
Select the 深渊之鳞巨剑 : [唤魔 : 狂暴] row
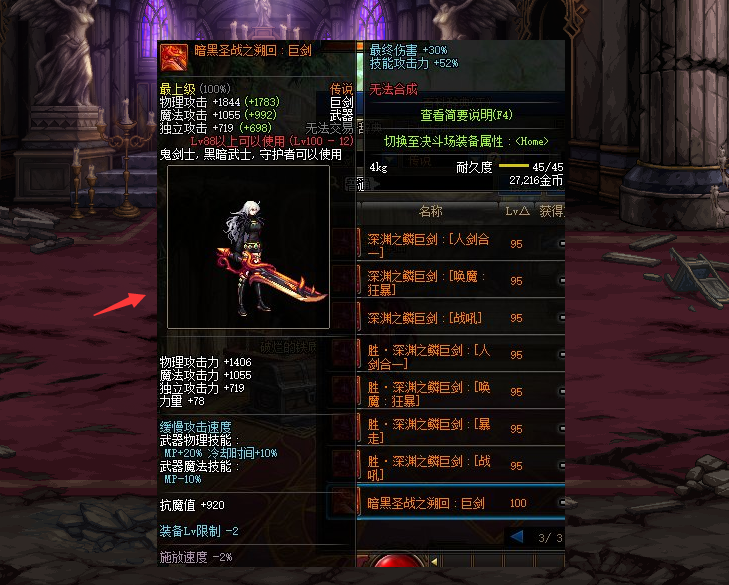click(x=430, y=281)
